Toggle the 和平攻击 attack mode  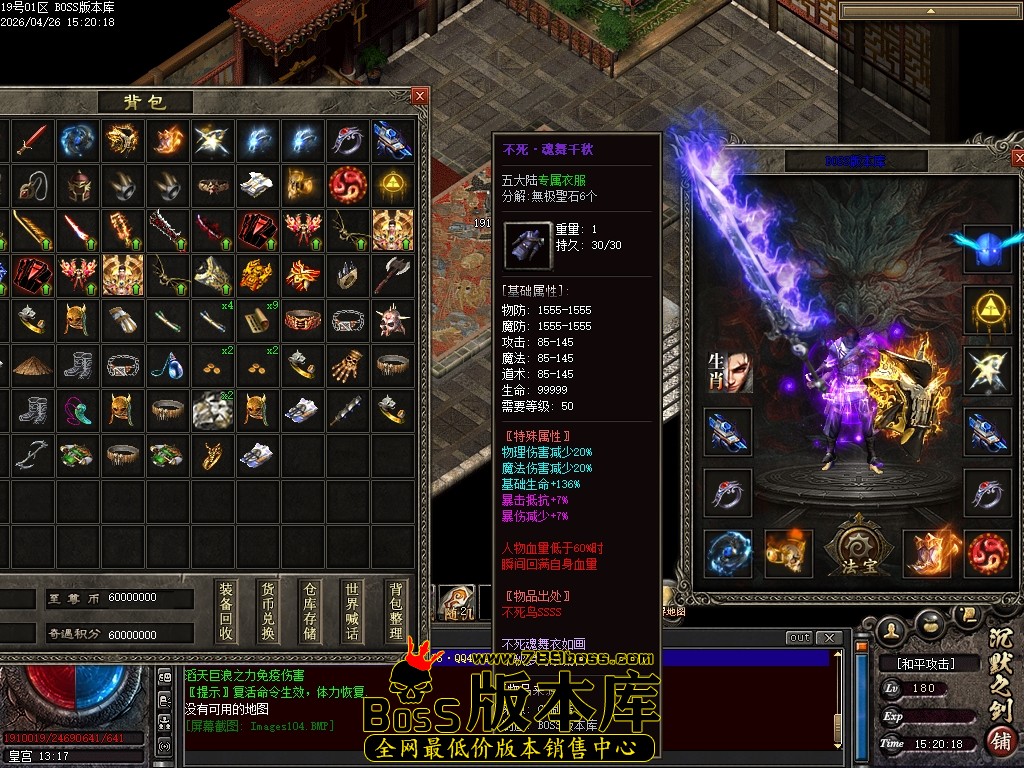pos(917,663)
